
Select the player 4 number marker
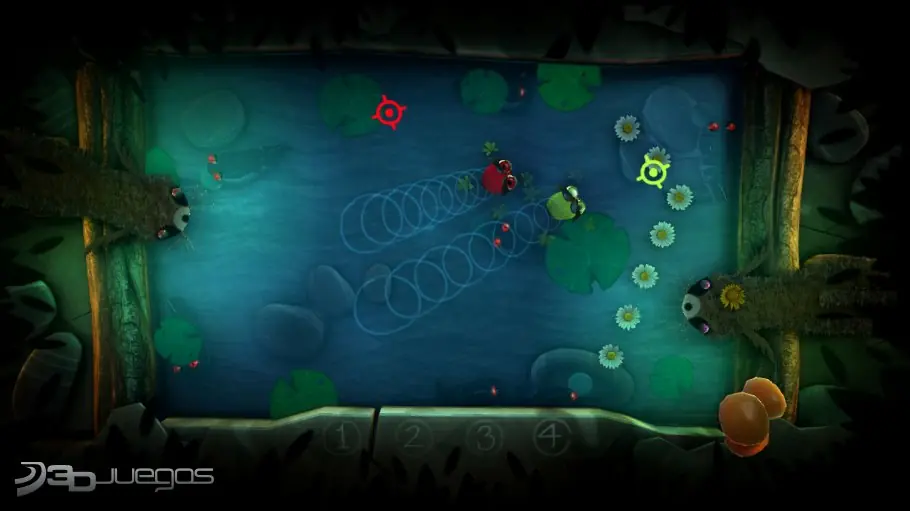(x=548, y=436)
